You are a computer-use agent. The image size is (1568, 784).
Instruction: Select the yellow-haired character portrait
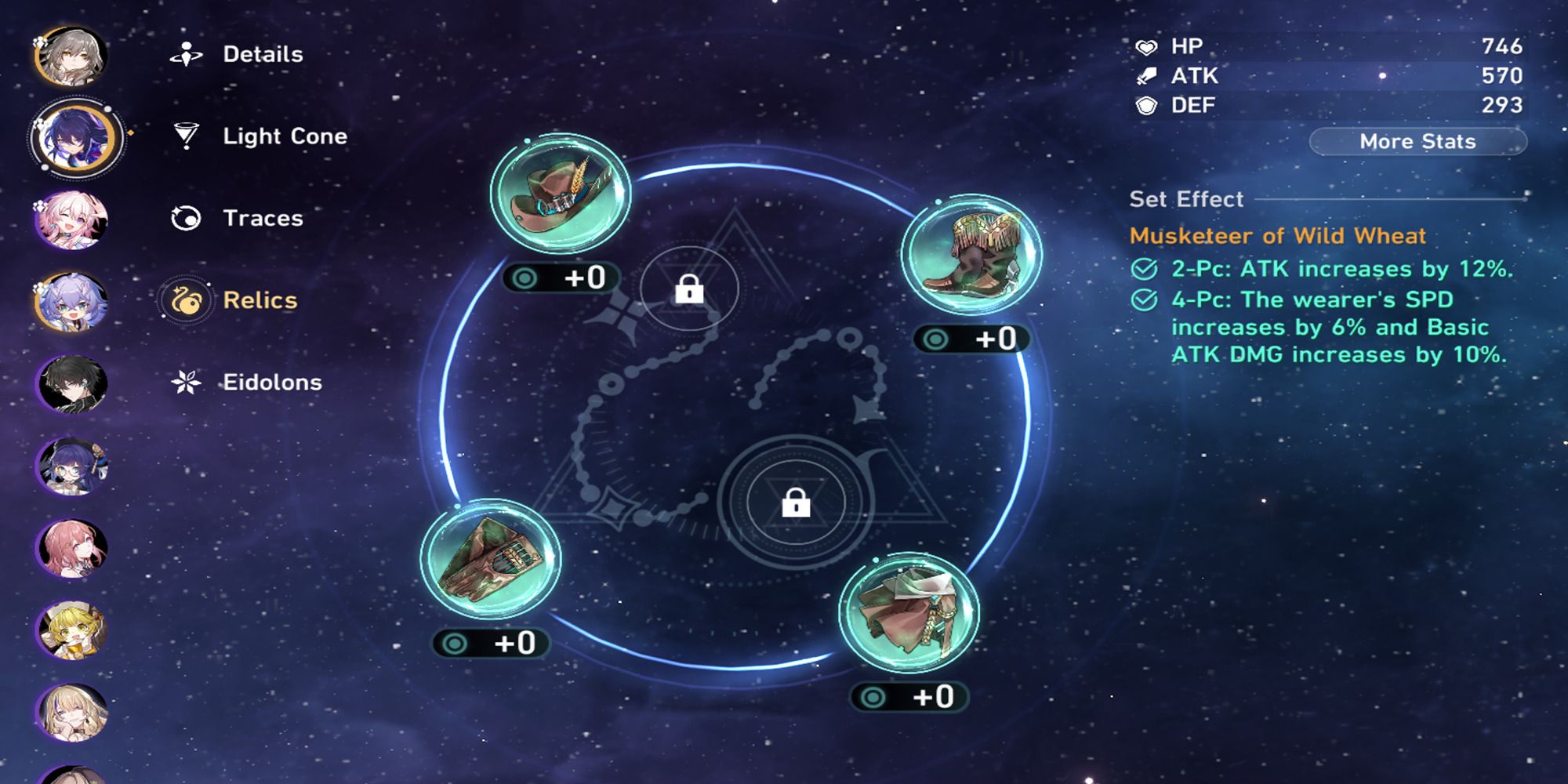71,630
